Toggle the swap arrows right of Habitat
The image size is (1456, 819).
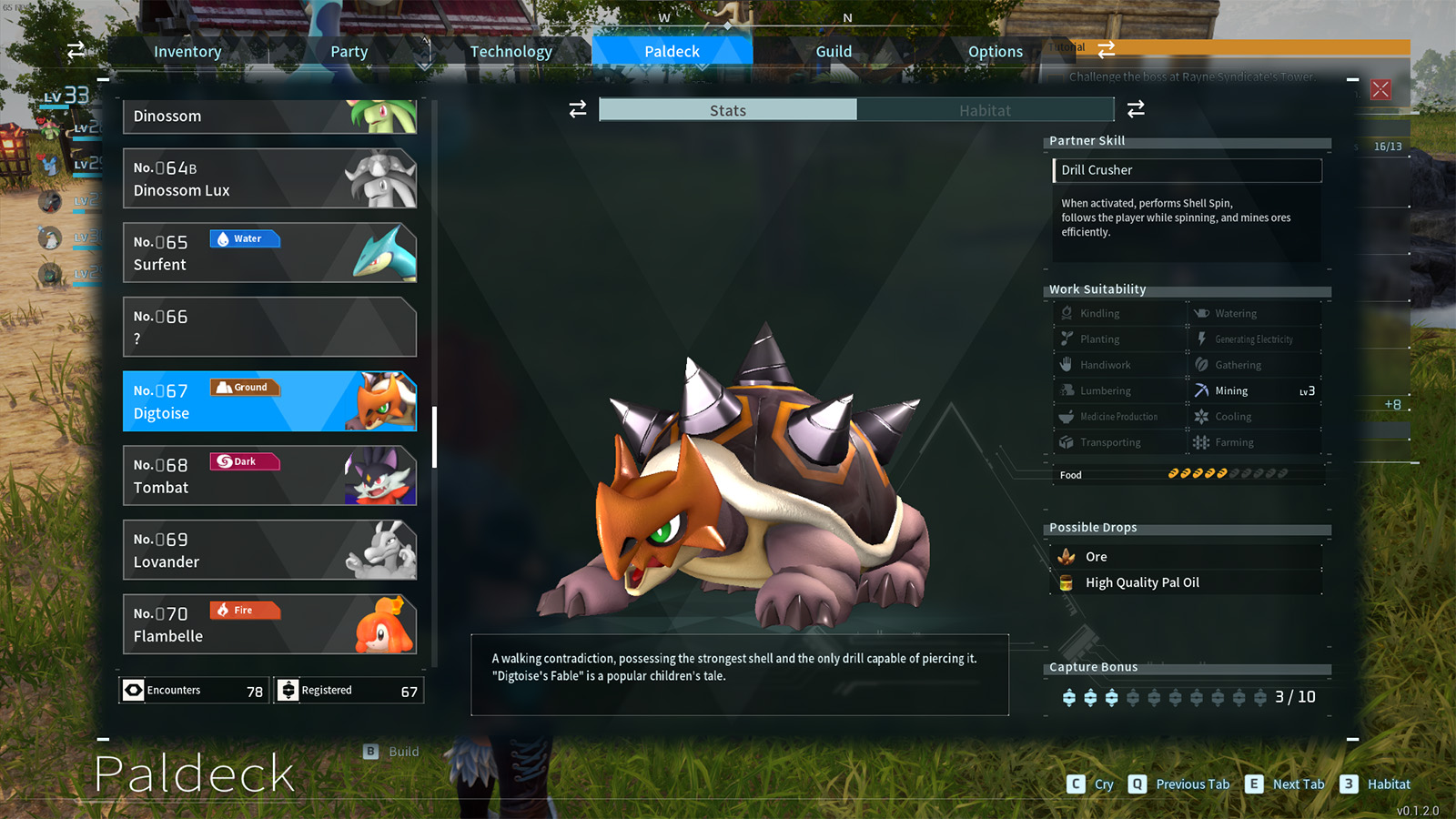click(1135, 108)
